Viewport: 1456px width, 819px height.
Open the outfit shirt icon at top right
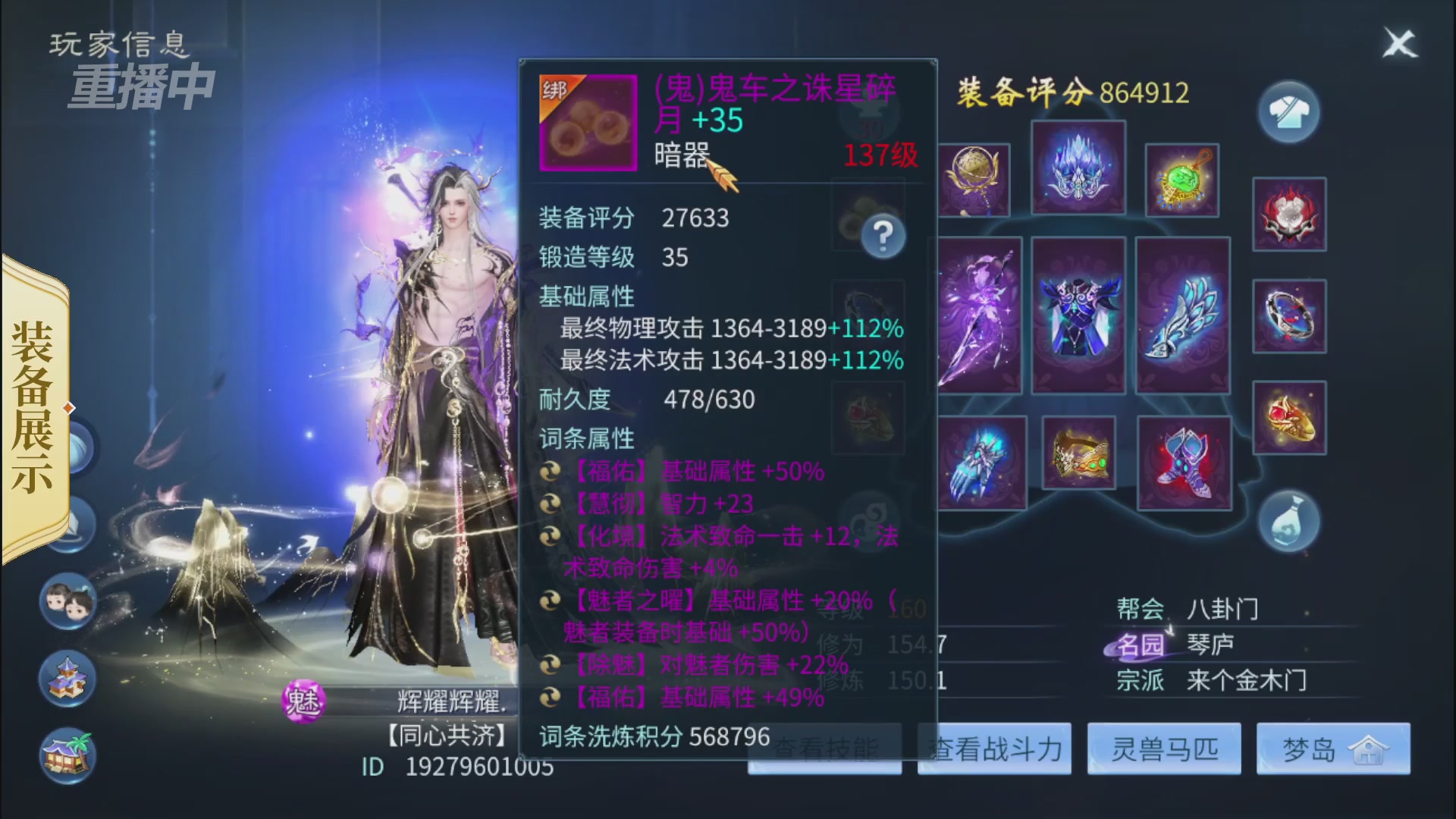[1290, 111]
